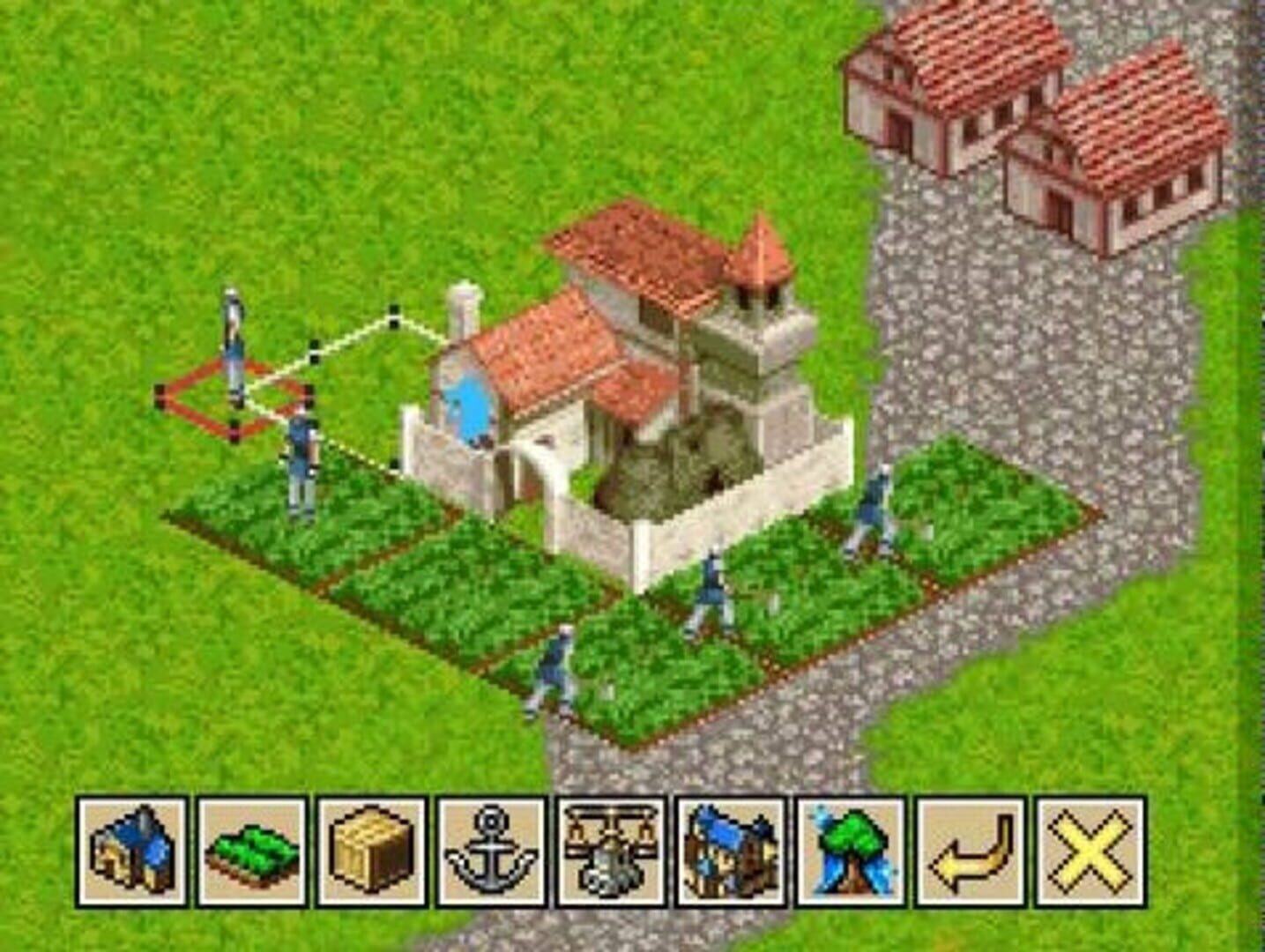Select the tree with water icon
1265x952 pixels.
click(x=851, y=851)
